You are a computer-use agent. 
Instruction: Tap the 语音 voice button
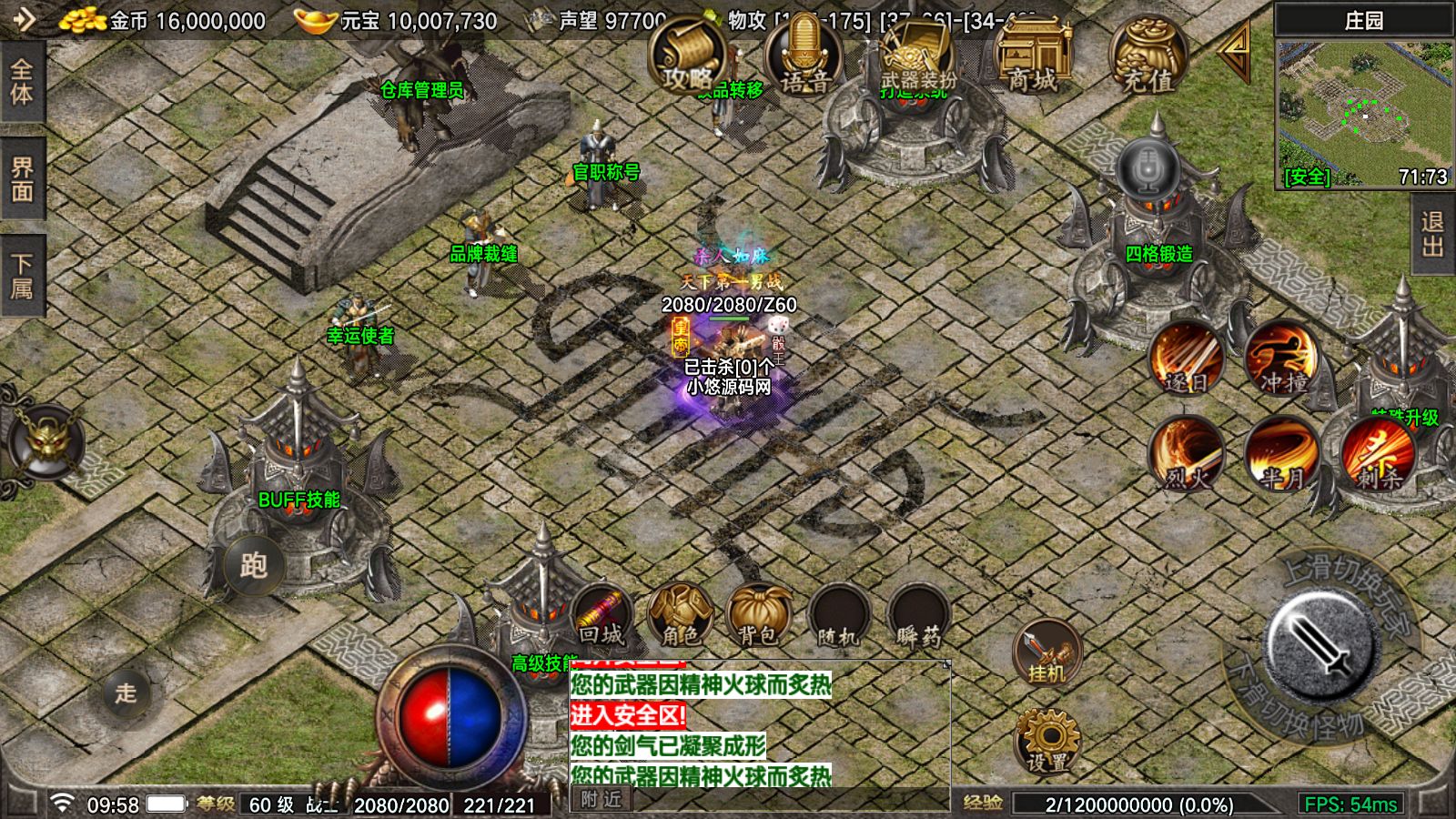click(804, 56)
